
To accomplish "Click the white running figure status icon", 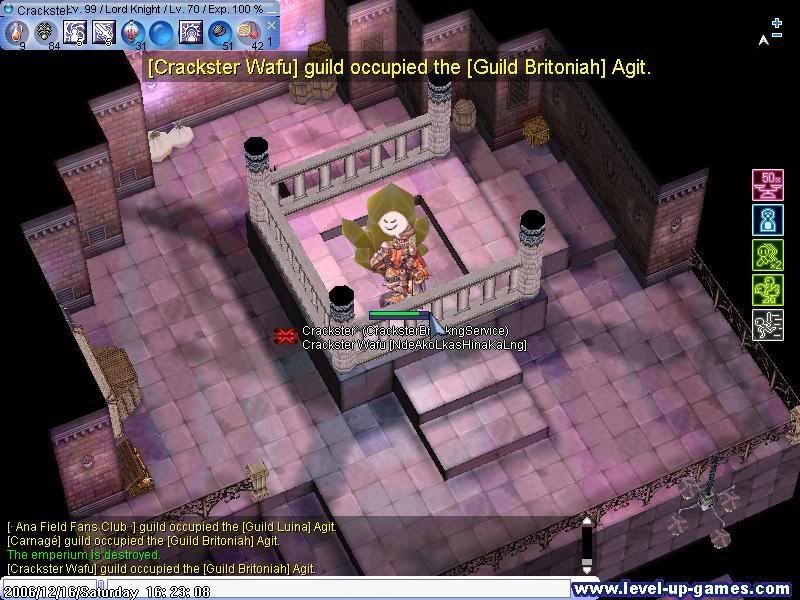I will point(767,325).
